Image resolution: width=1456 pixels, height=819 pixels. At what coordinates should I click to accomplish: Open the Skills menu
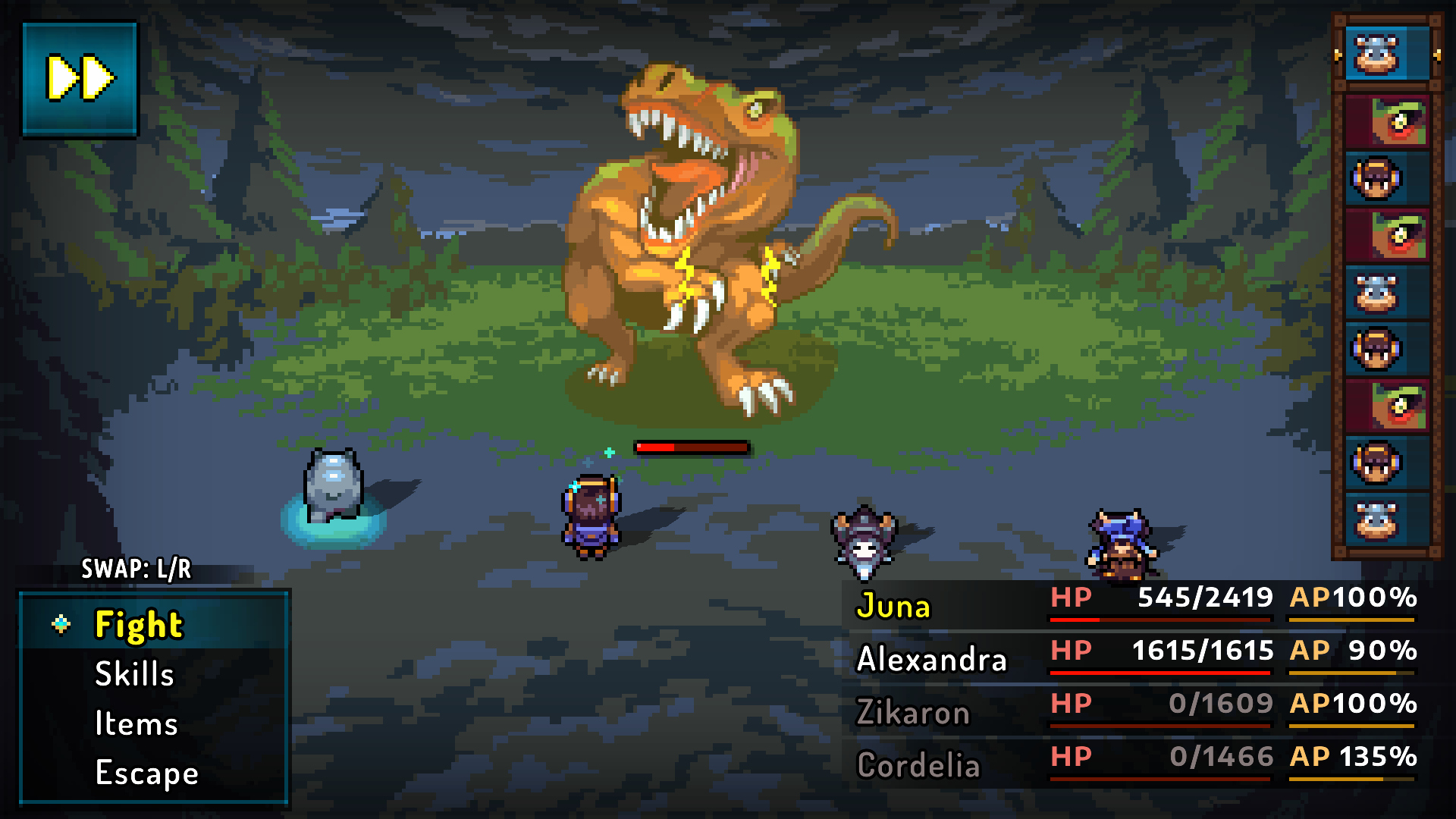[134, 674]
